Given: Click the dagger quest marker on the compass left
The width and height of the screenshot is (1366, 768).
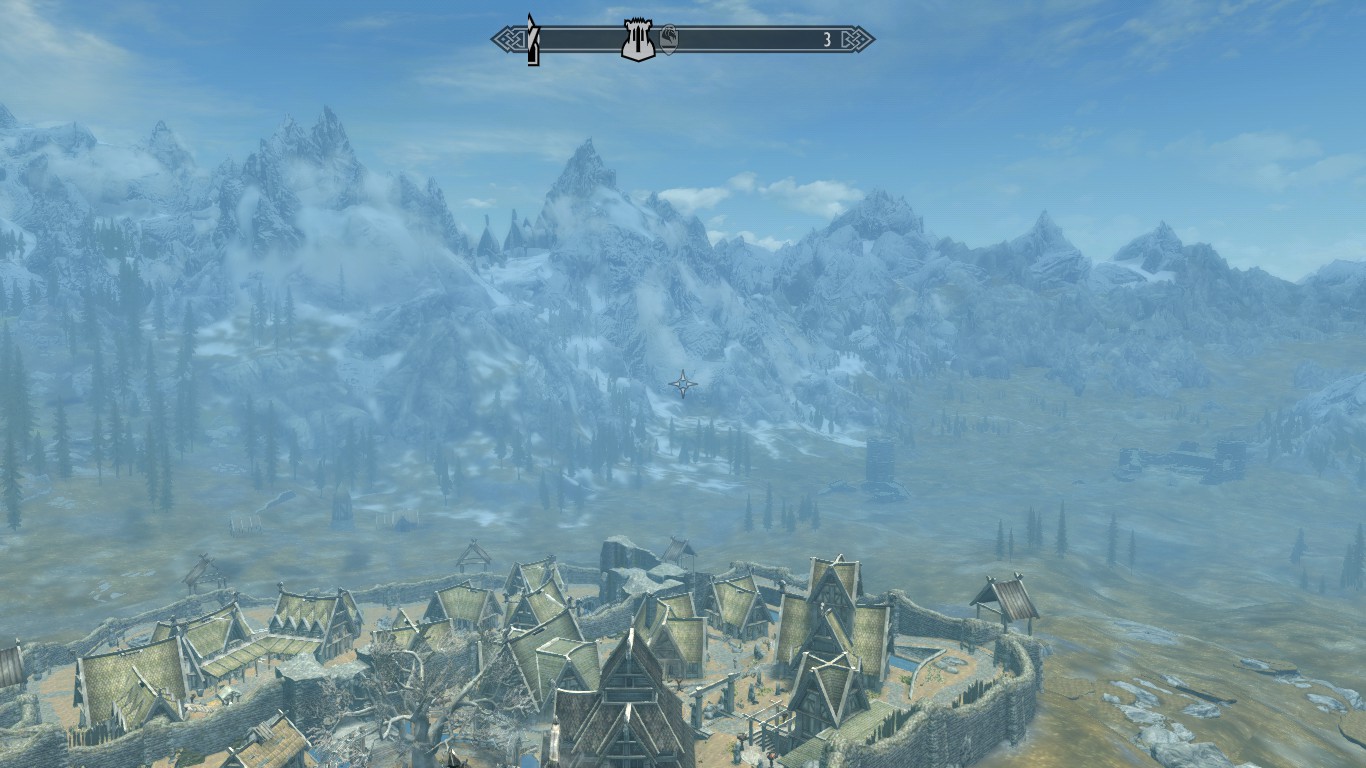Looking at the screenshot, I should 531,40.
